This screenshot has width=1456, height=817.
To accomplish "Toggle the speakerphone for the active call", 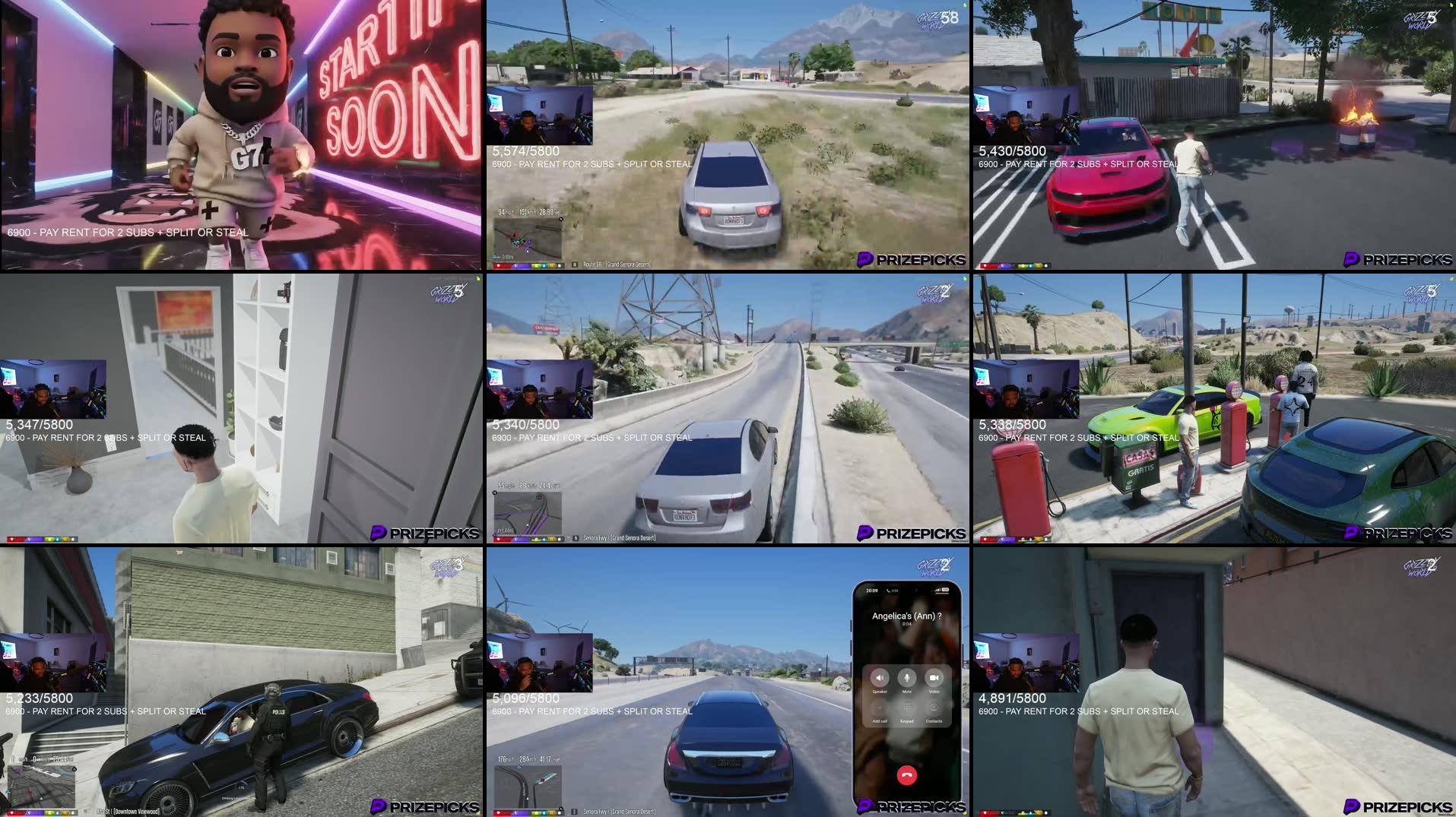I will point(880,678).
